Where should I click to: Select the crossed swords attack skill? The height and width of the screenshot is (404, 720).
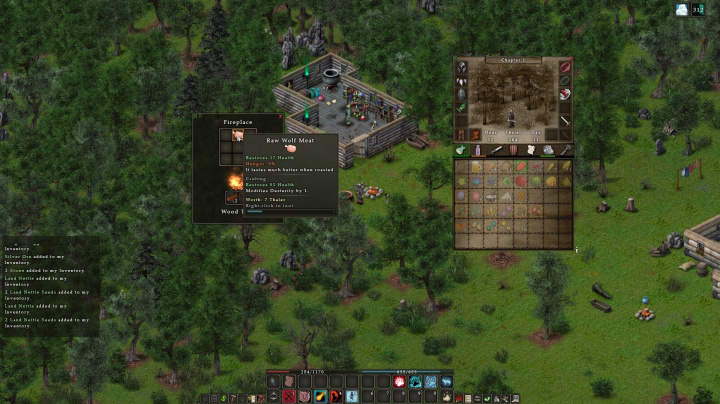[x=289, y=397]
